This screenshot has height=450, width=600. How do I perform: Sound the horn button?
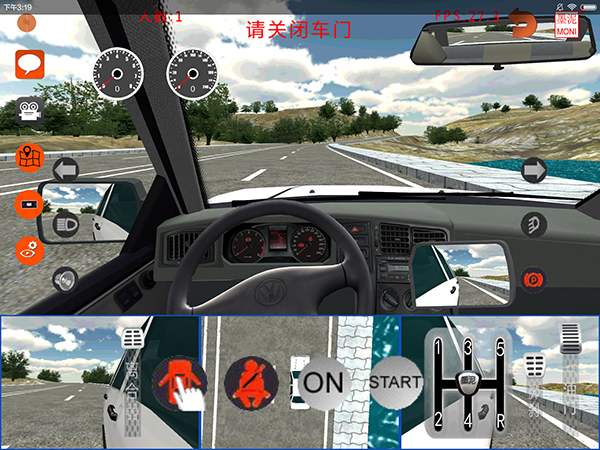pyautogui.click(x=66, y=279)
